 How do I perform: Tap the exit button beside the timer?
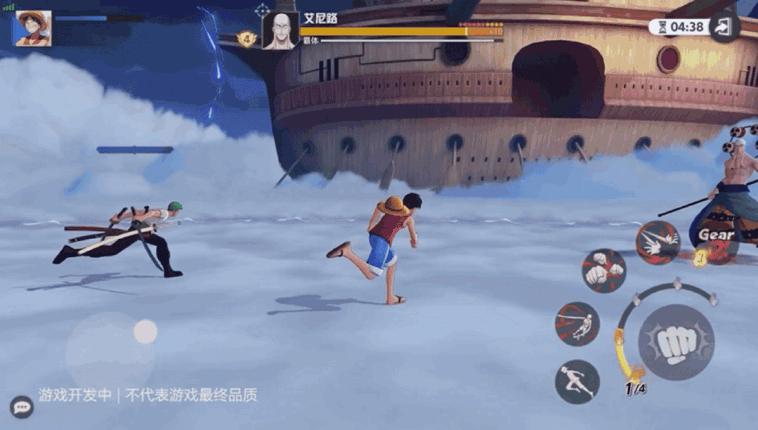point(723,27)
